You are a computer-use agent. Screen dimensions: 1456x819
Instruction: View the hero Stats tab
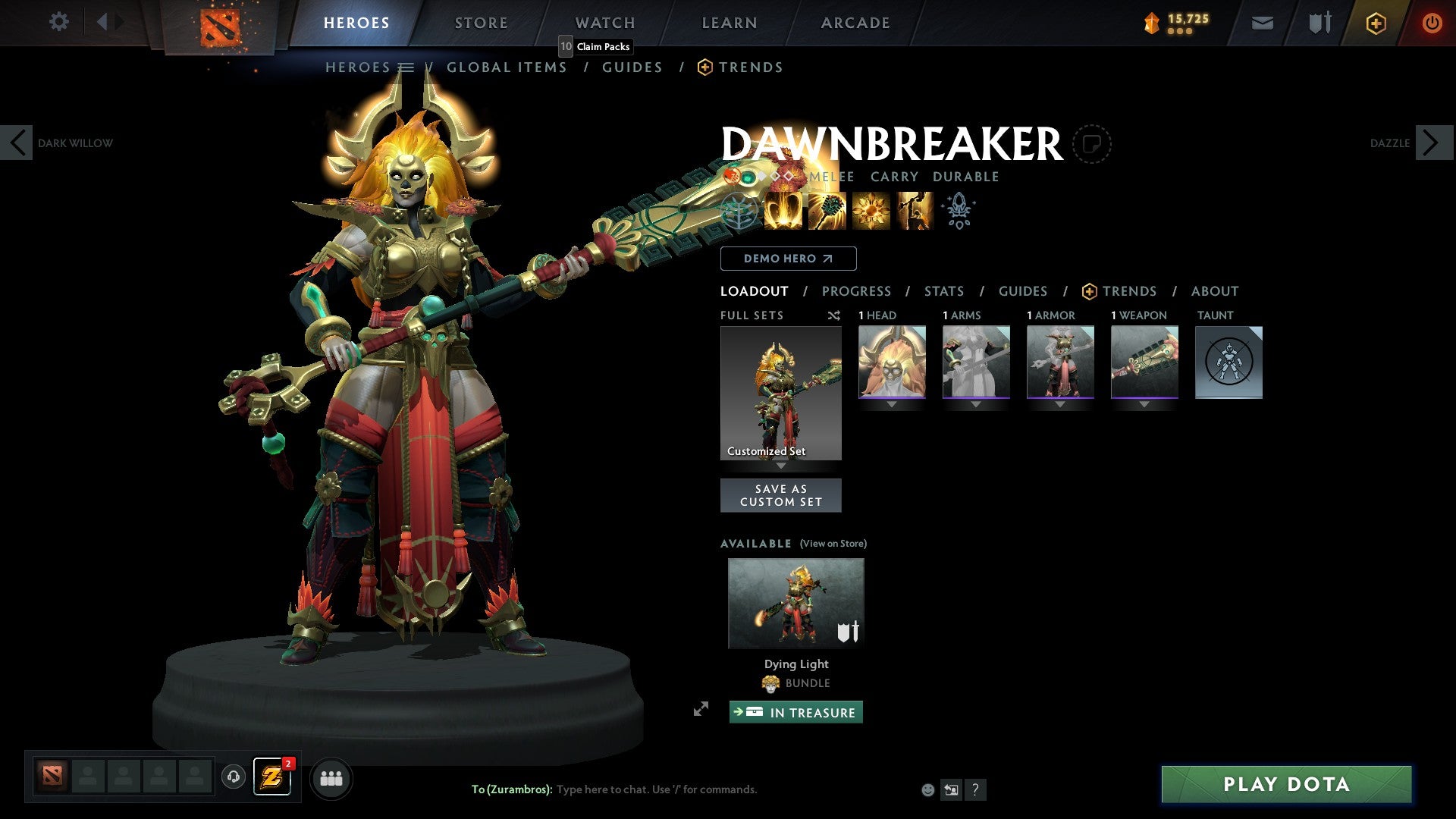[x=943, y=291]
